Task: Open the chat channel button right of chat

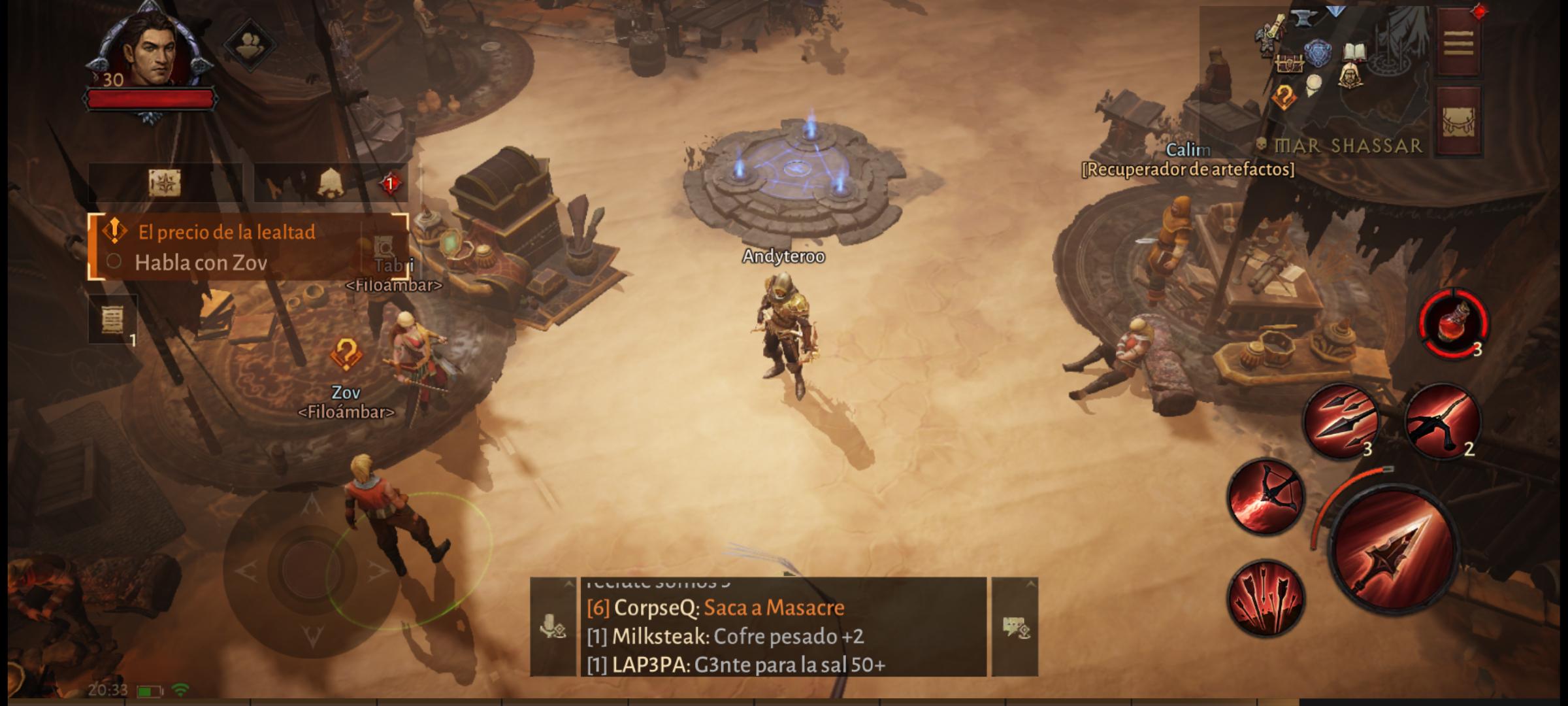Action: [x=1015, y=626]
